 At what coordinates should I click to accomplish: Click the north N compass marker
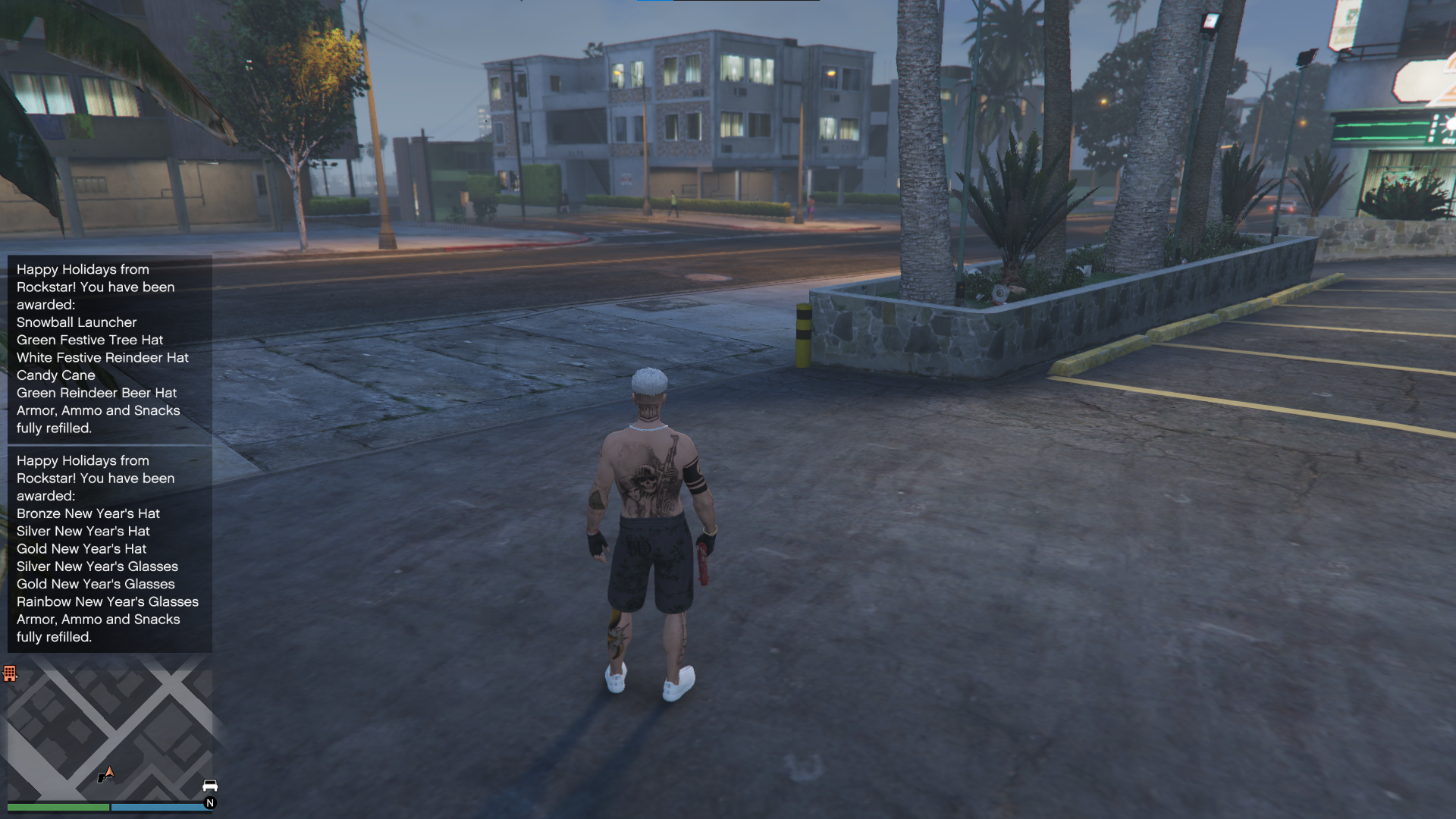[x=210, y=803]
